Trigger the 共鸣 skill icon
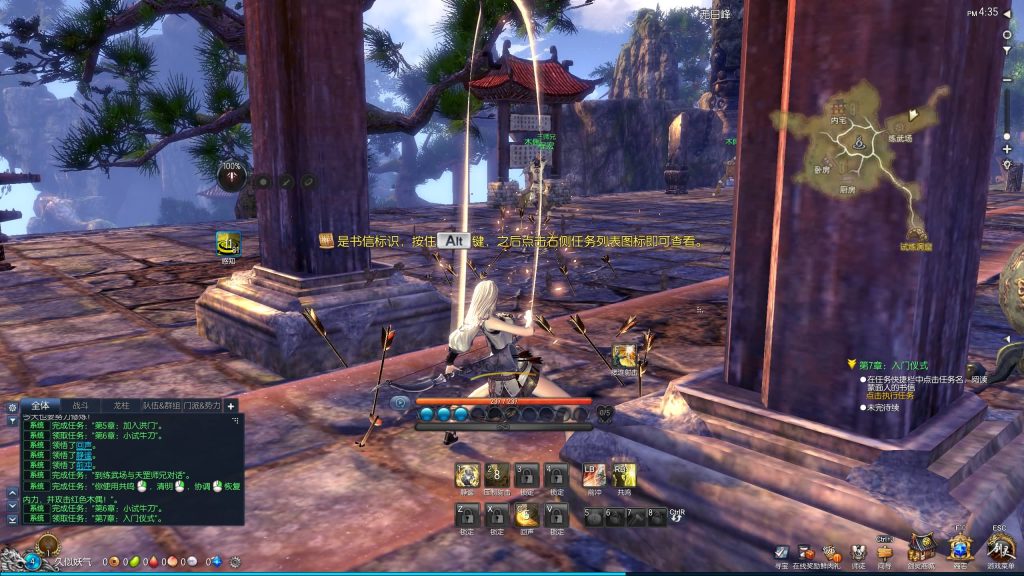1024x576 pixels. coord(624,476)
